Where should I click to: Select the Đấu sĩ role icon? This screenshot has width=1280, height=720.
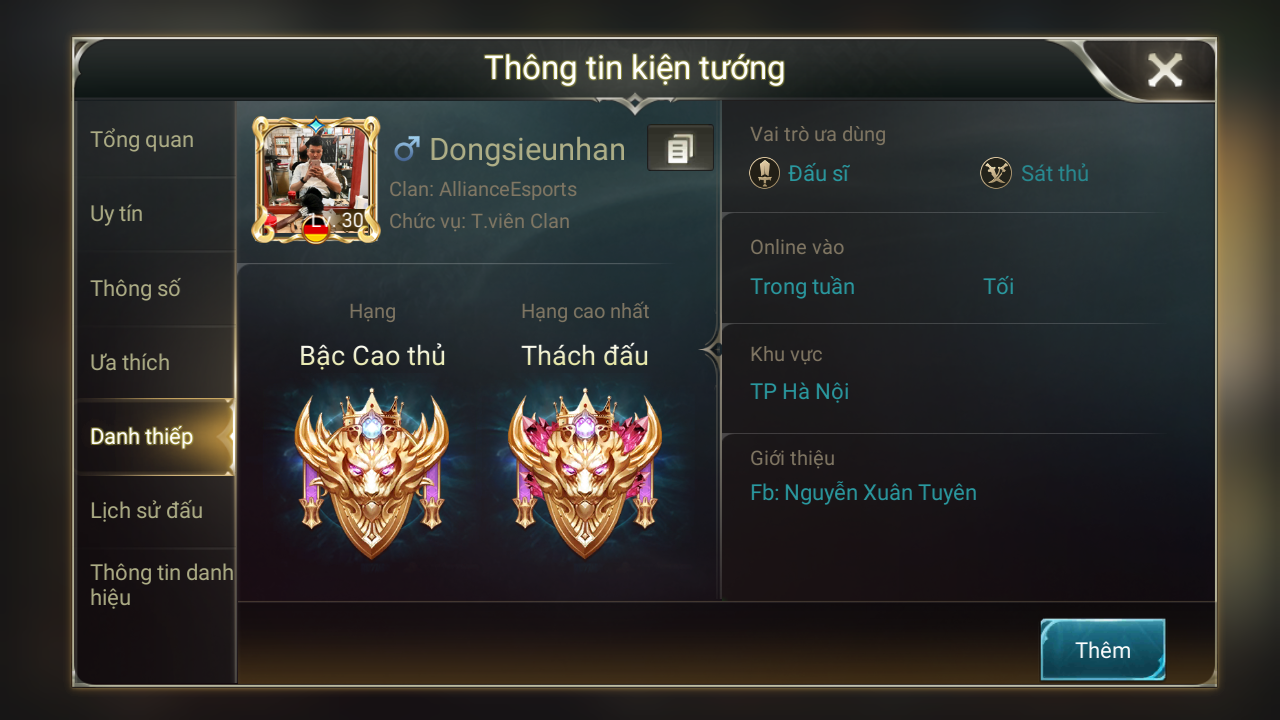point(764,173)
